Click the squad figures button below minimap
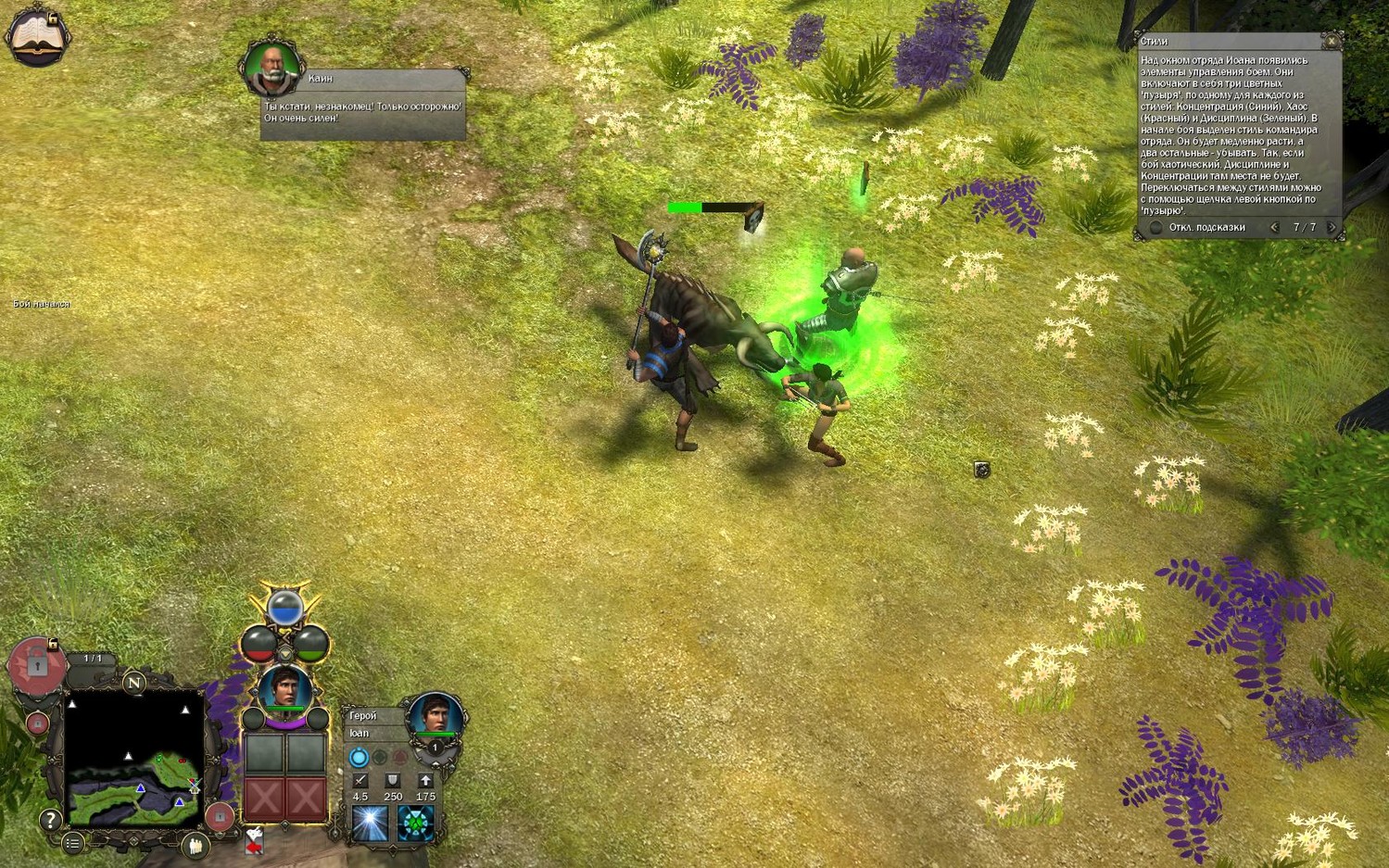1389x868 pixels. click(x=195, y=844)
